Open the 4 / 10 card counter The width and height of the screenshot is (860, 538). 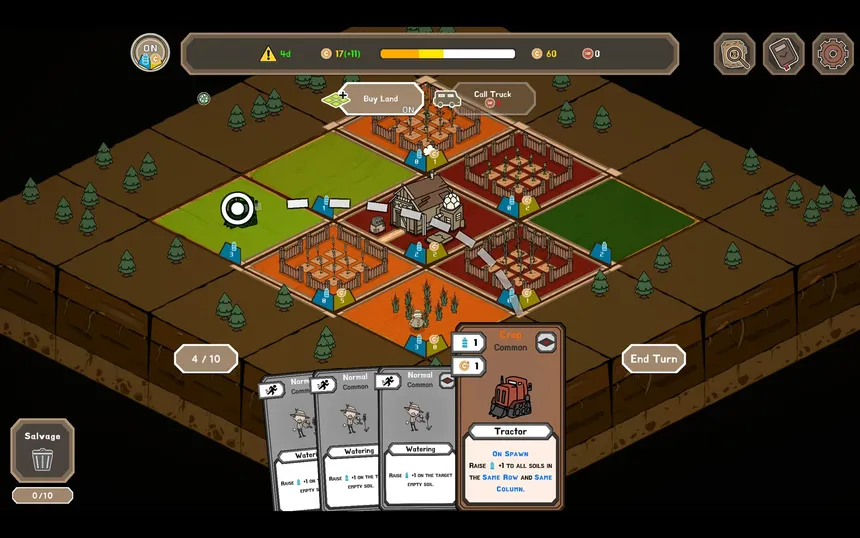pyautogui.click(x=205, y=359)
